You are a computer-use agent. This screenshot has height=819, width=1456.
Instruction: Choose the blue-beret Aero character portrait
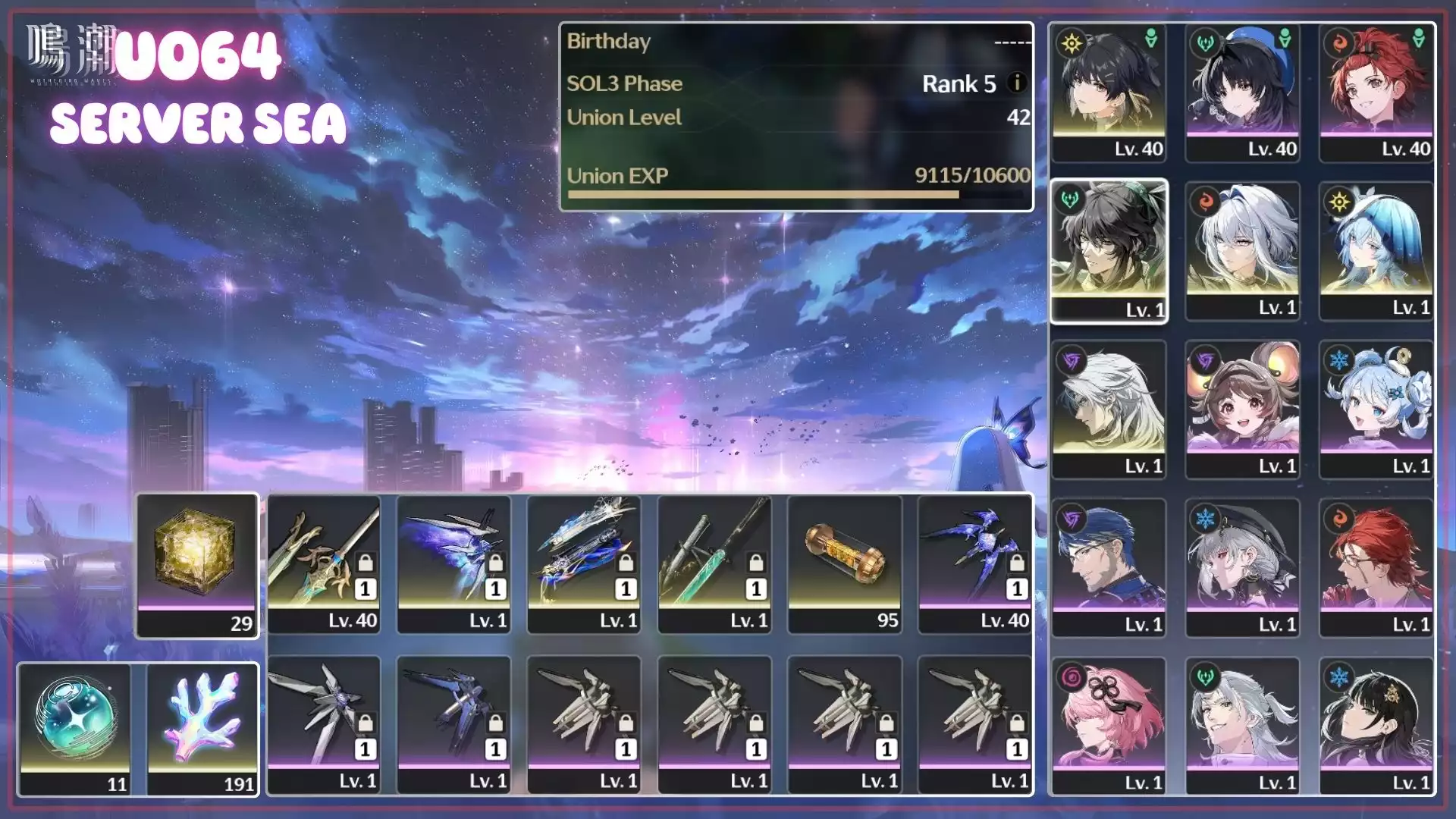[x=1242, y=93]
